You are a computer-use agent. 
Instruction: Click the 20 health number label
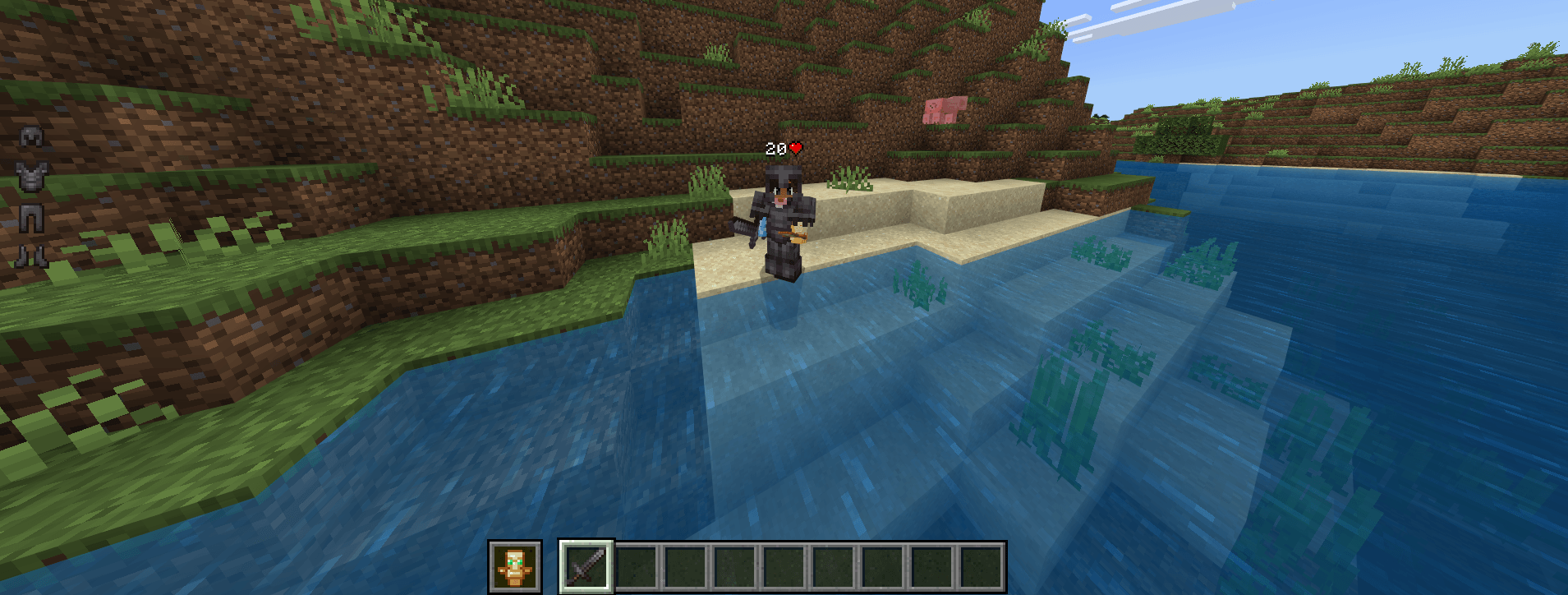(x=775, y=149)
